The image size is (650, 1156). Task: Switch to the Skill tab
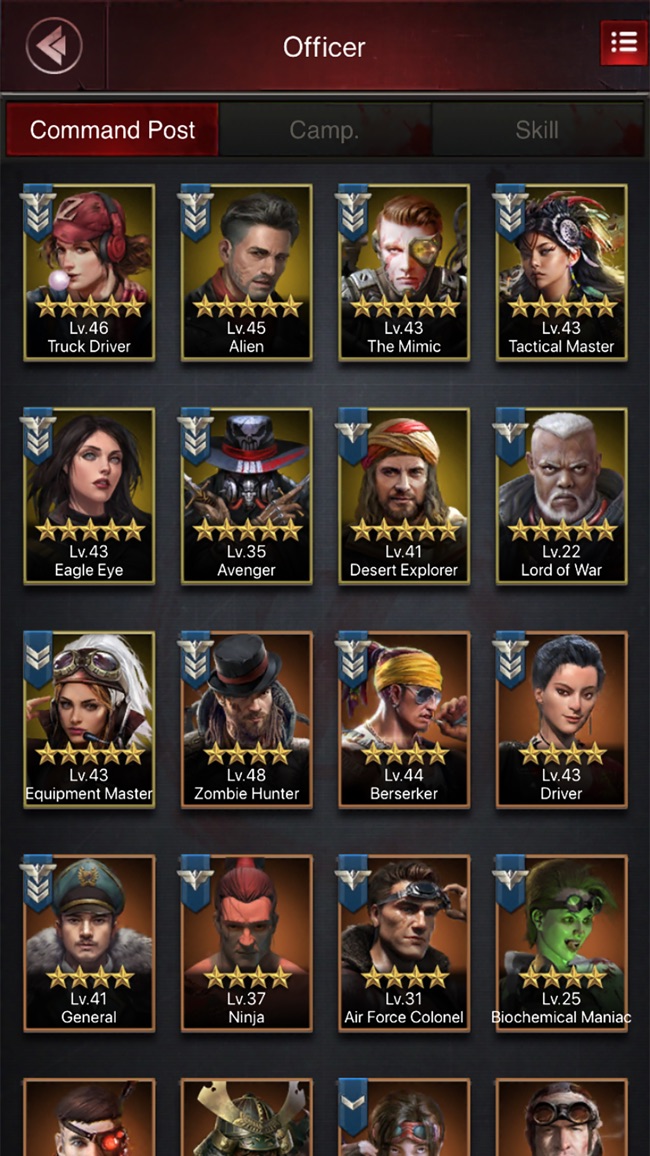[x=537, y=130]
